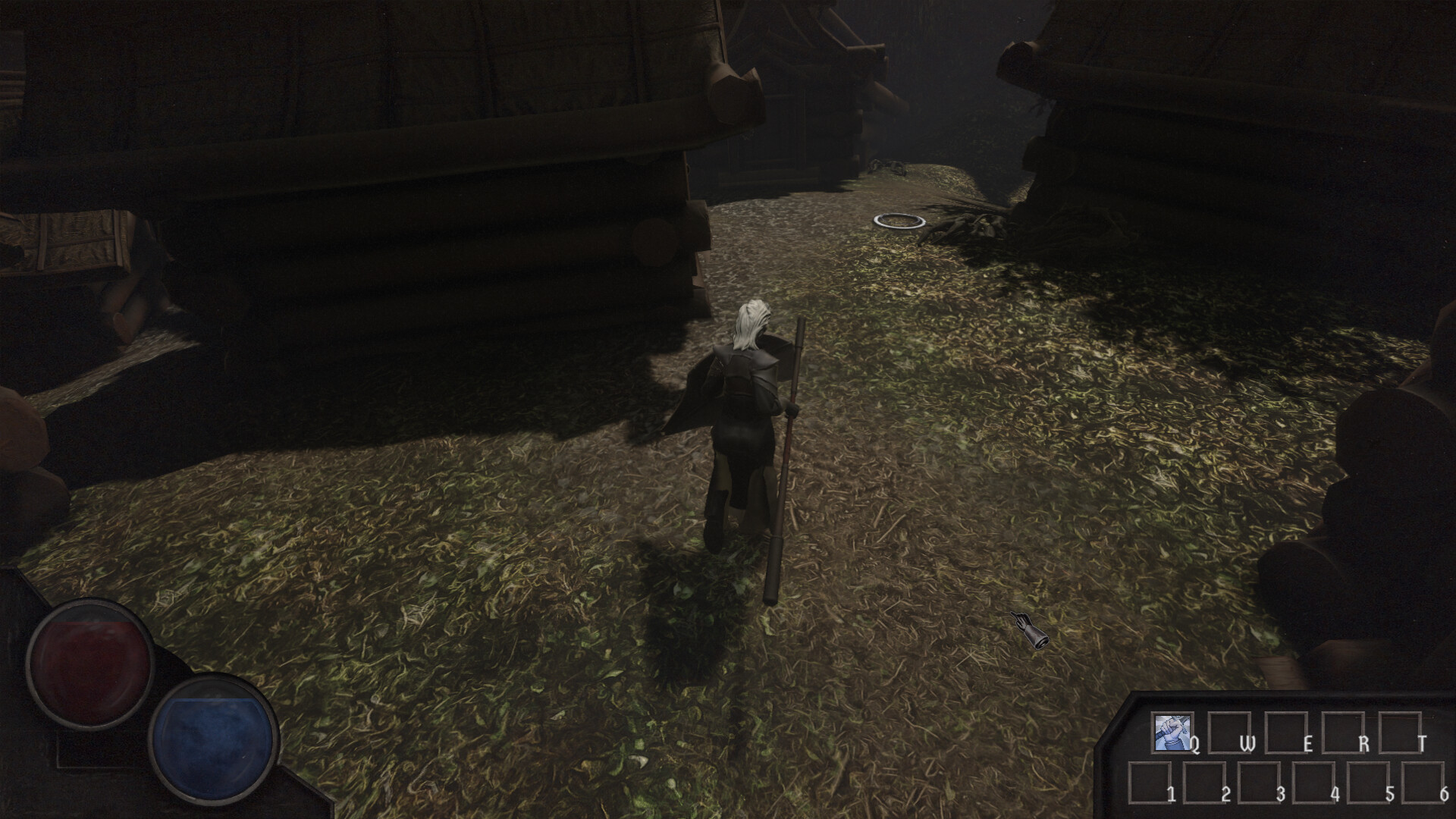Click quick item slot 2
The image size is (1456, 819).
[x=1204, y=782]
